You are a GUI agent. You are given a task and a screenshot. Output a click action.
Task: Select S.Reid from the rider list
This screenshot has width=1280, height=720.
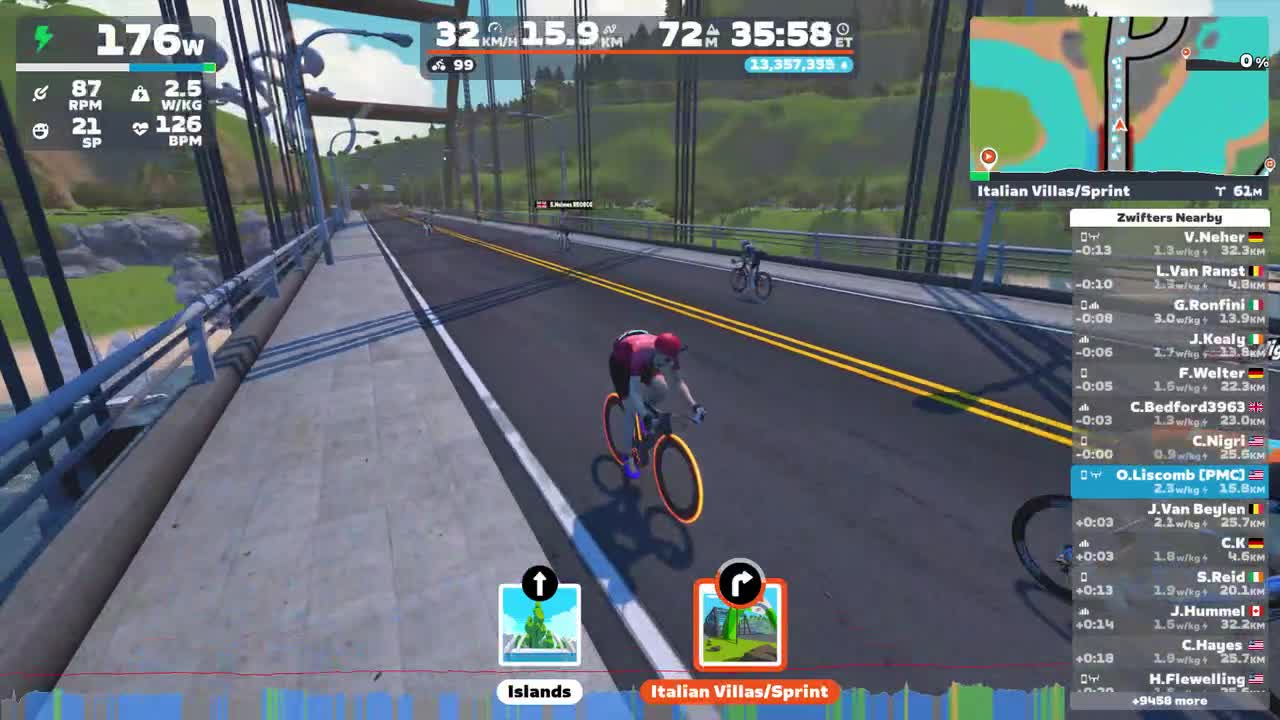tap(1169, 584)
